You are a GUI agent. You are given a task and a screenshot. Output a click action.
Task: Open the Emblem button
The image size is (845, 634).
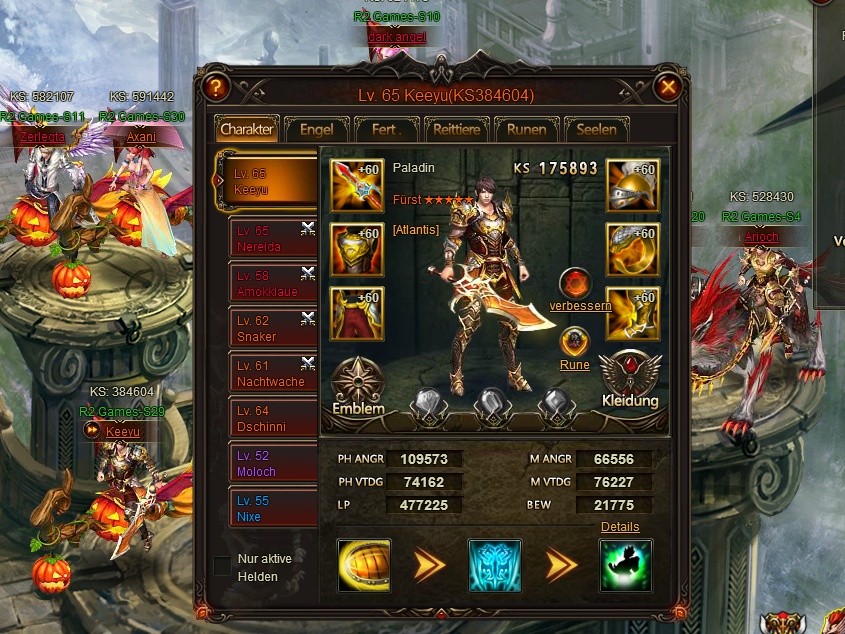[357, 386]
